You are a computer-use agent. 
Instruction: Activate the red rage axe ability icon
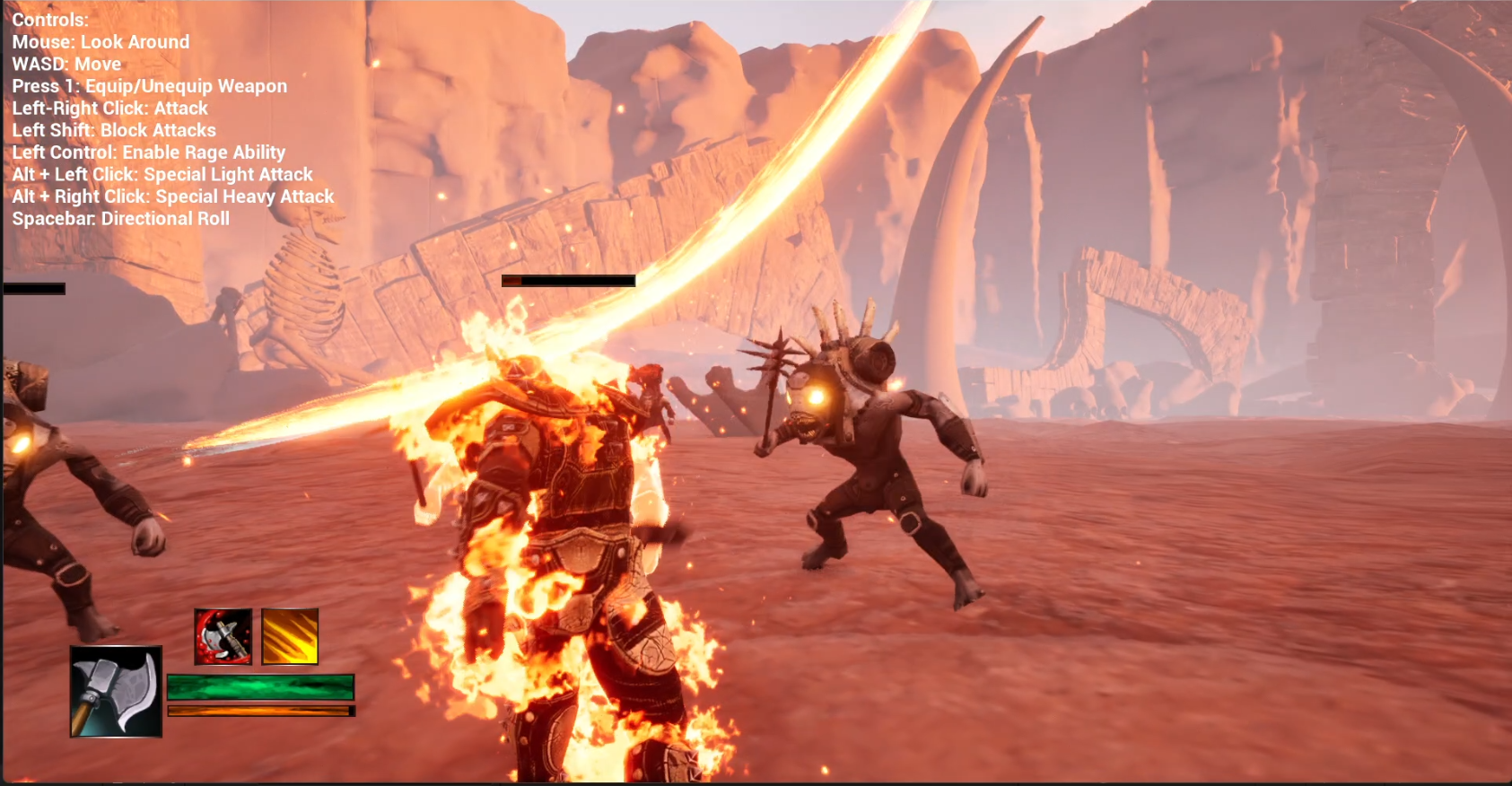[x=223, y=636]
